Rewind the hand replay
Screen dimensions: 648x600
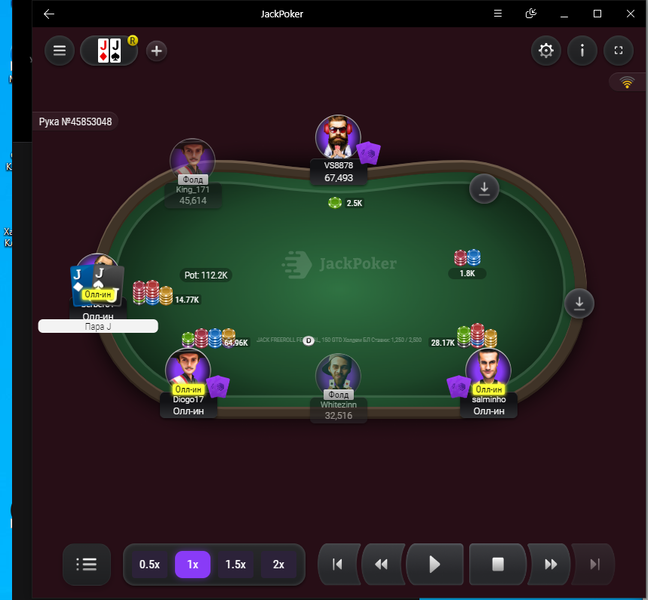click(381, 564)
